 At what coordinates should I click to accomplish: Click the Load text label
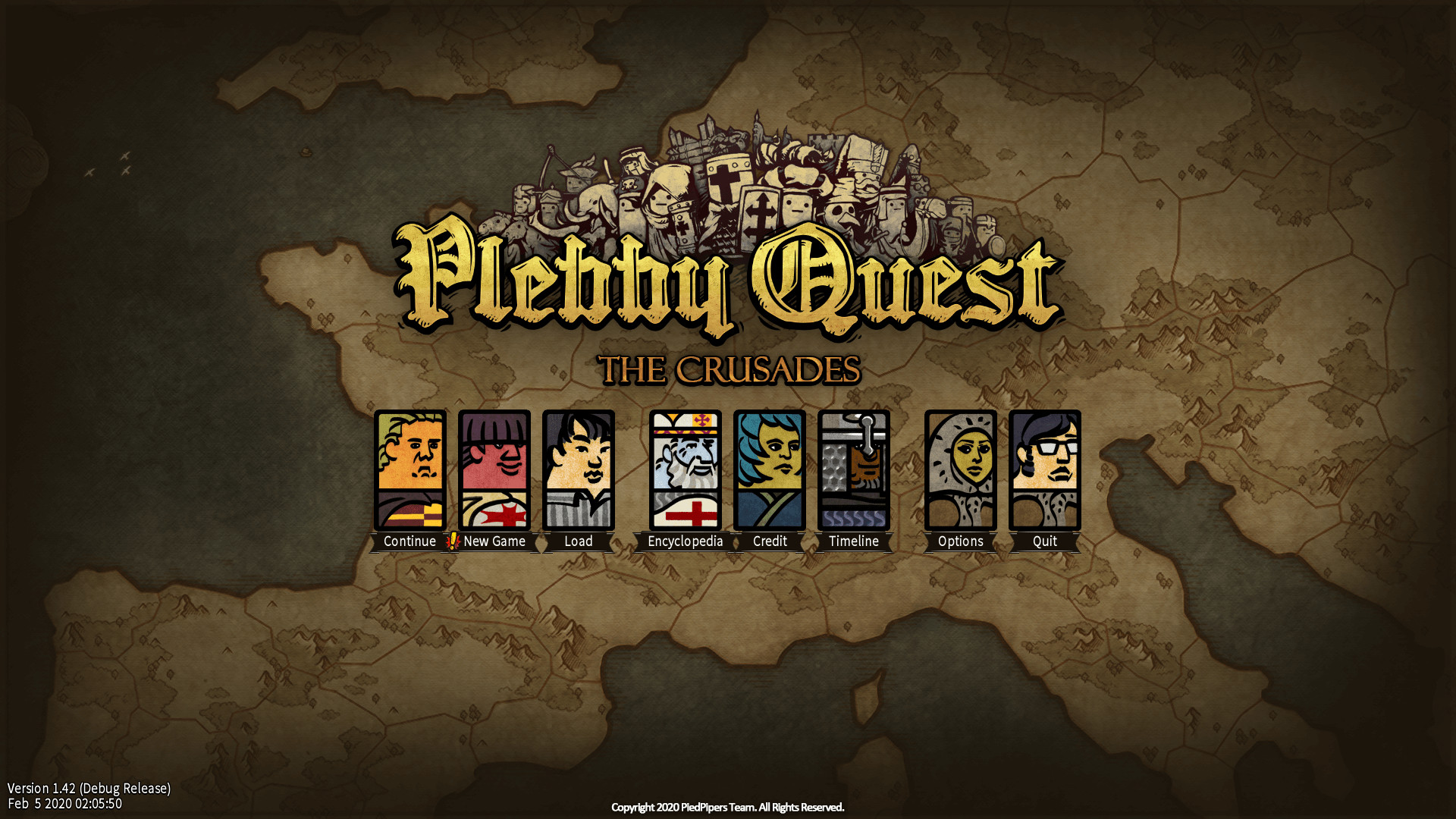tap(579, 541)
